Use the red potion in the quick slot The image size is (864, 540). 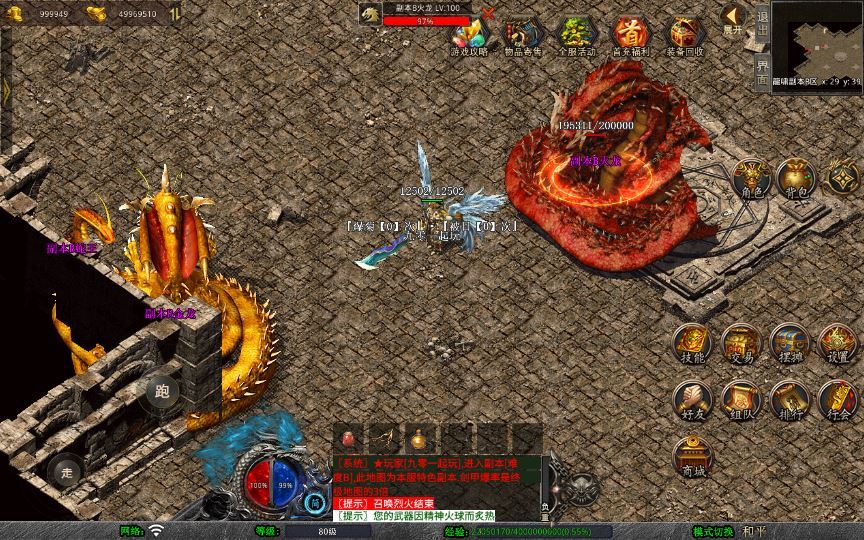[x=349, y=439]
